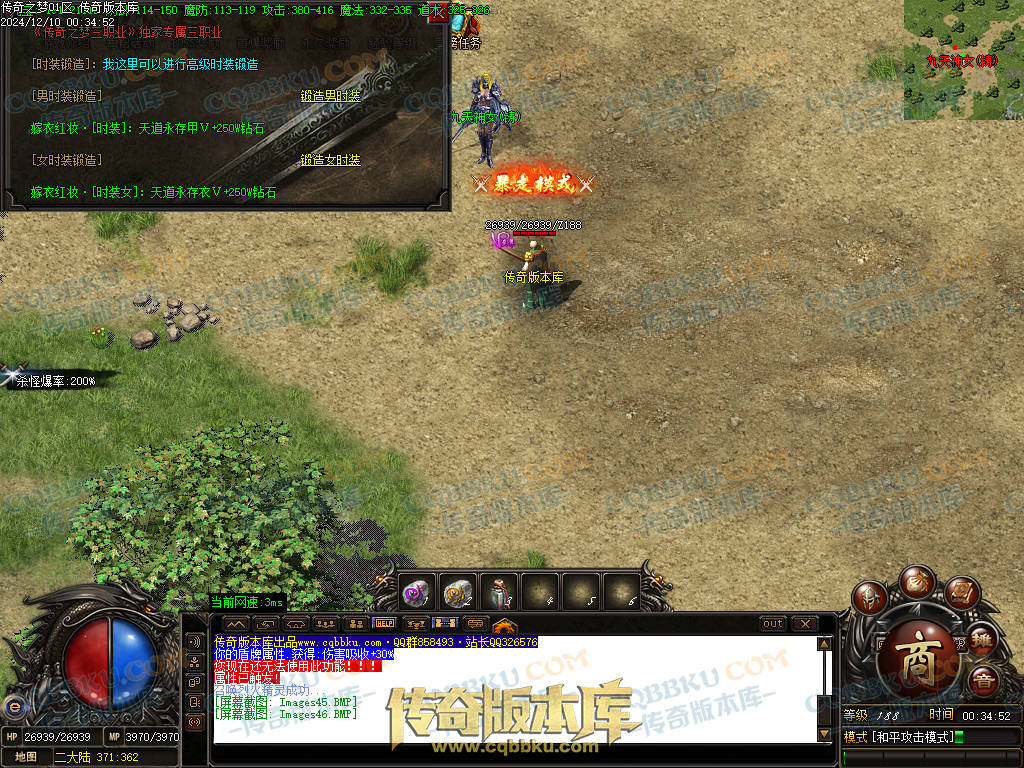Image resolution: width=1024 pixels, height=768 pixels.
Task: Use the orange scroll in hotbar slot 2
Action: click(458, 593)
